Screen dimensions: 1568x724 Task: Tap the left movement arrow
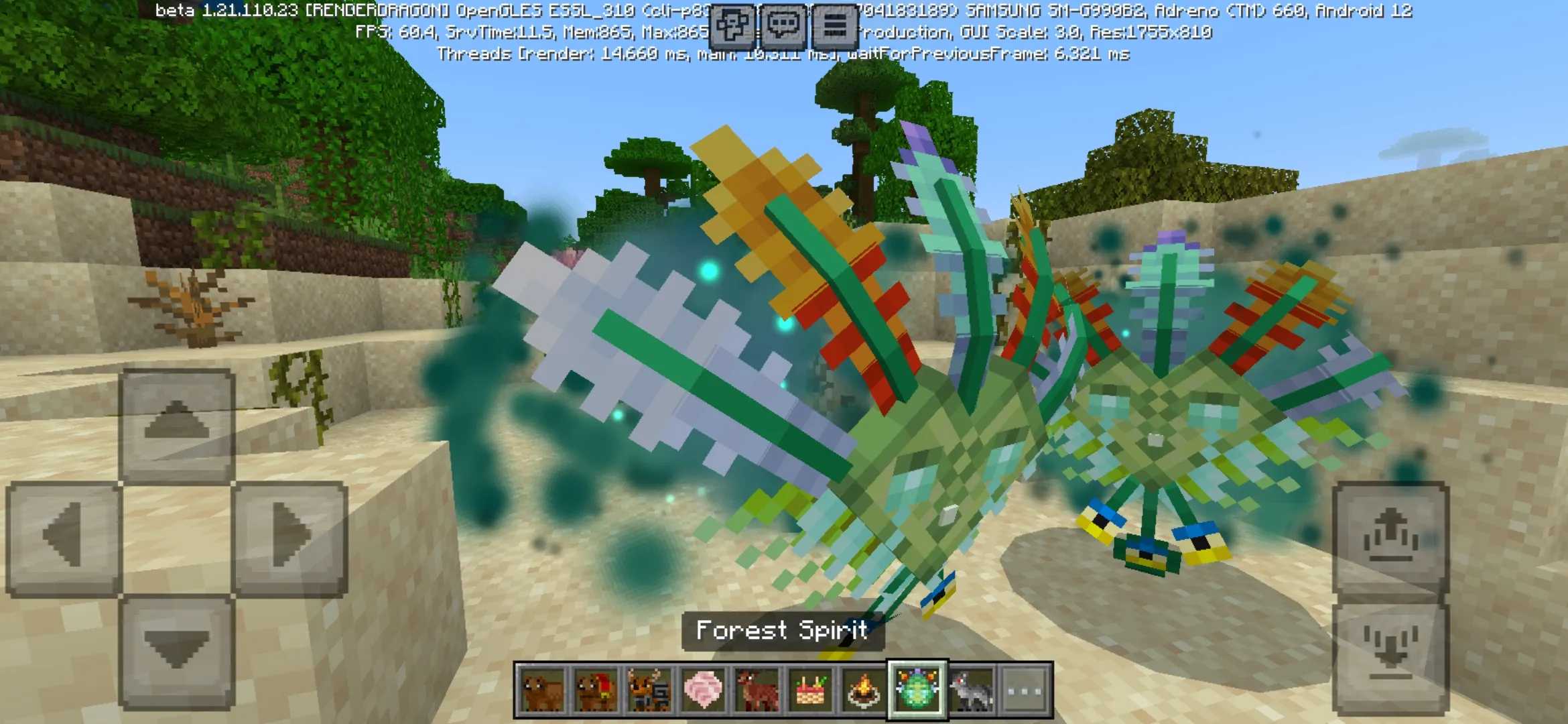pos(67,536)
